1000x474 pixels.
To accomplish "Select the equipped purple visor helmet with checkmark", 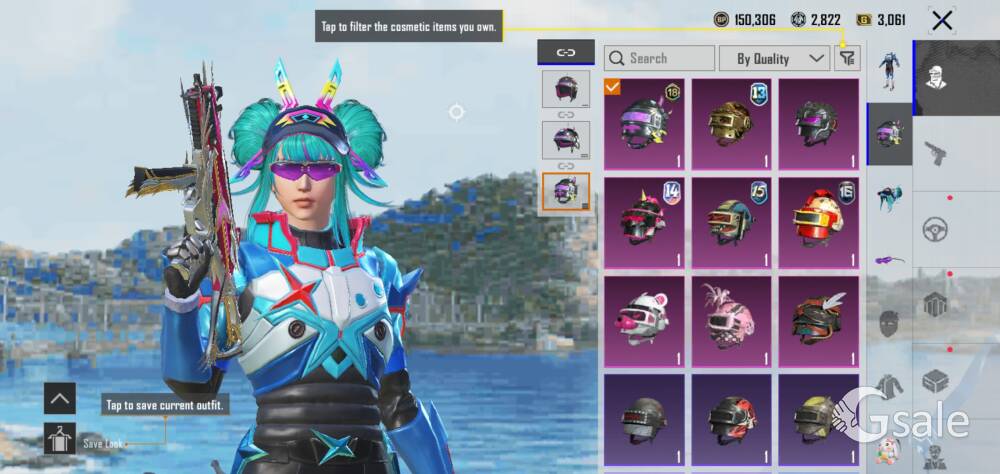I will [x=644, y=124].
